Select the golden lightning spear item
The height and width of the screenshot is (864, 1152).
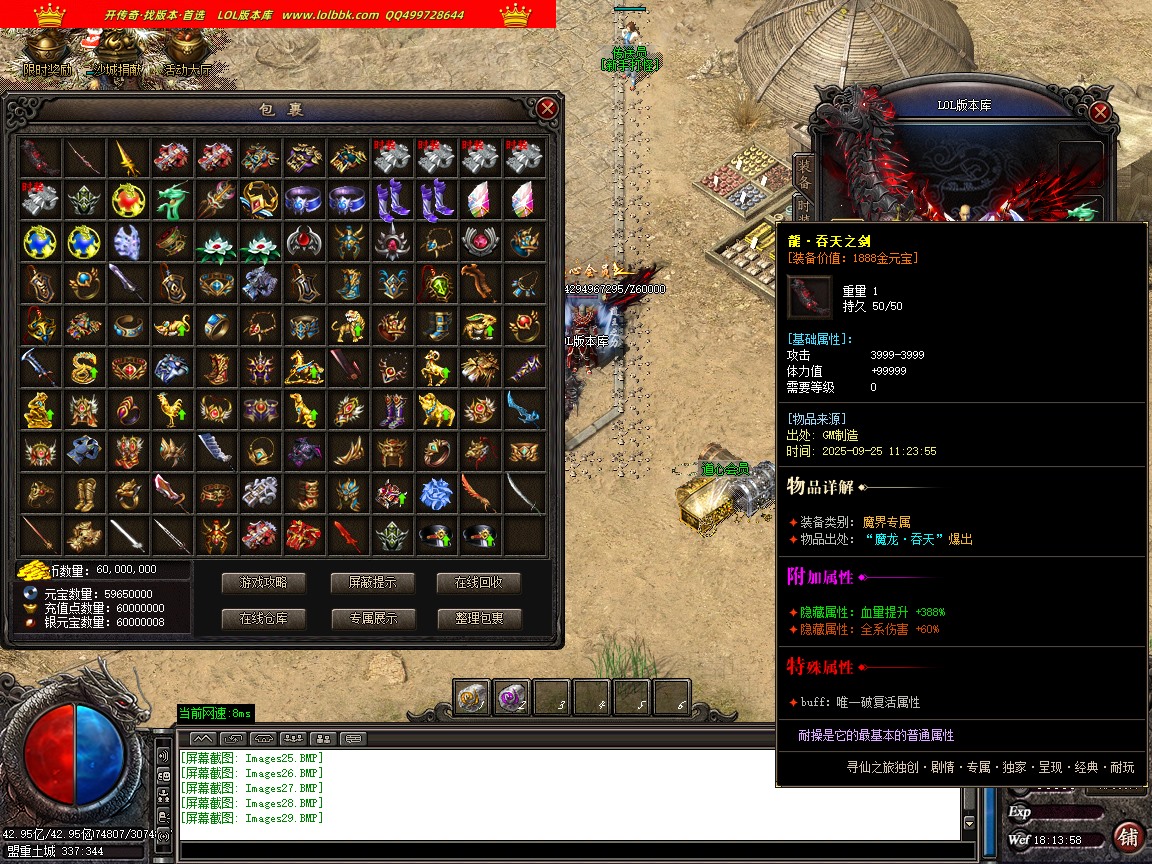pos(129,156)
